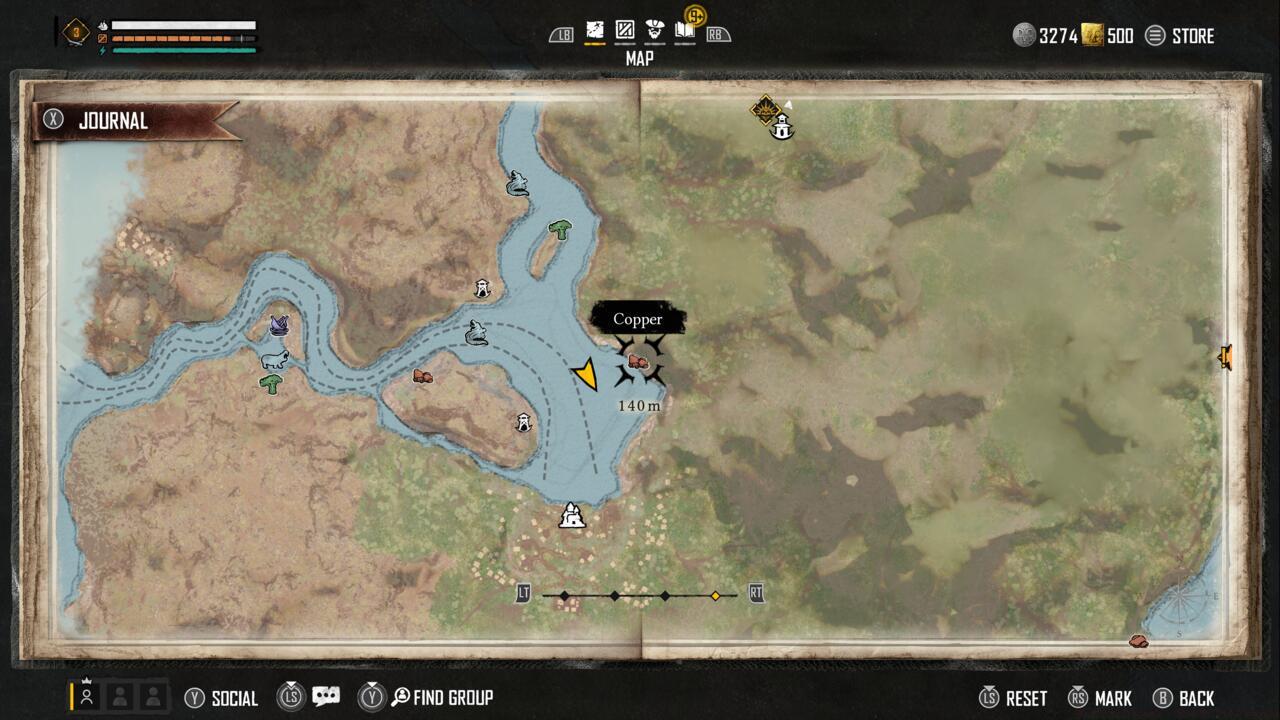
Task: Set zoom slider to the yellow diamond notch
Action: pos(715,596)
